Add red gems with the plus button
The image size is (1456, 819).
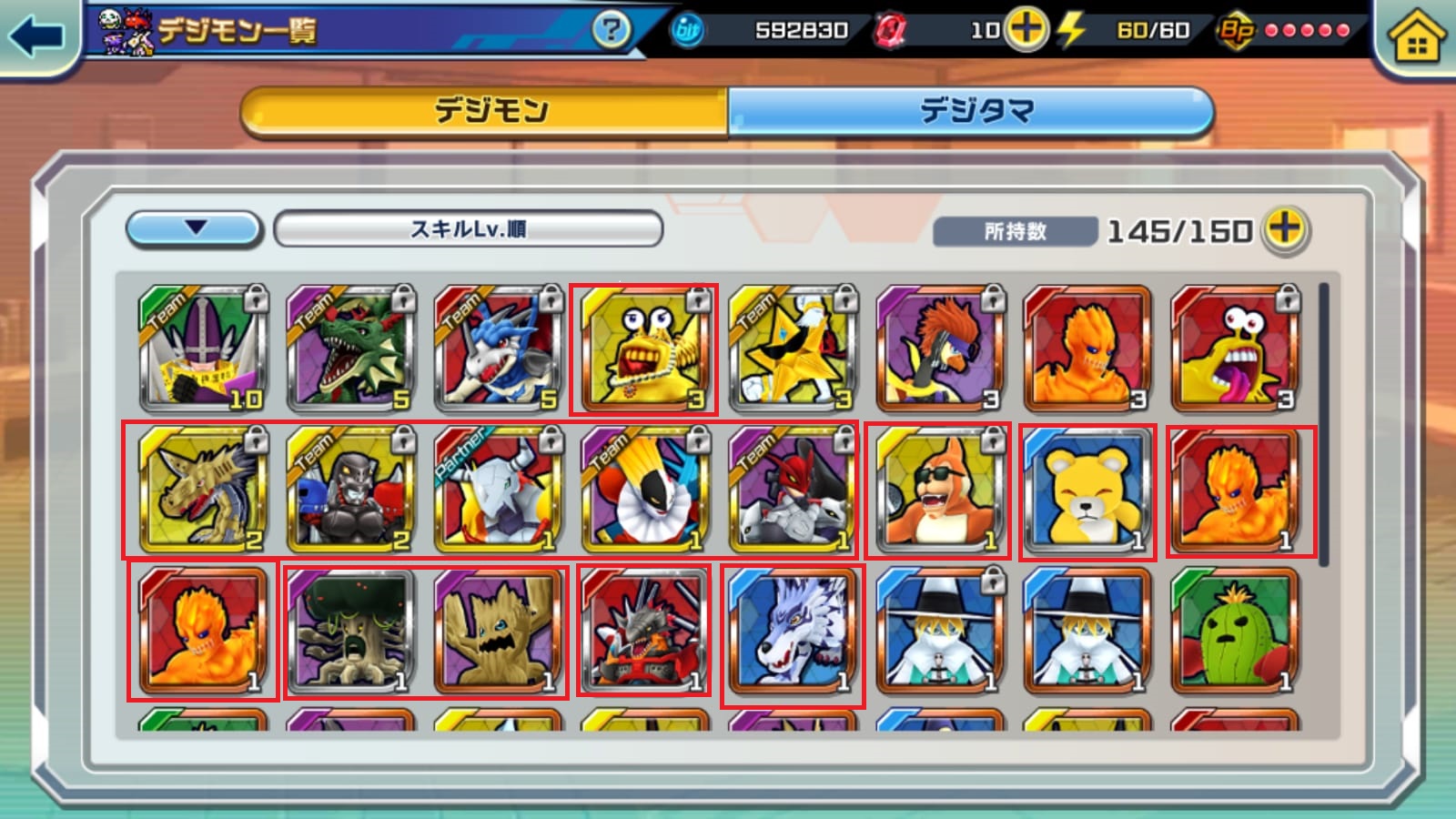click(x=1026, y=29)
